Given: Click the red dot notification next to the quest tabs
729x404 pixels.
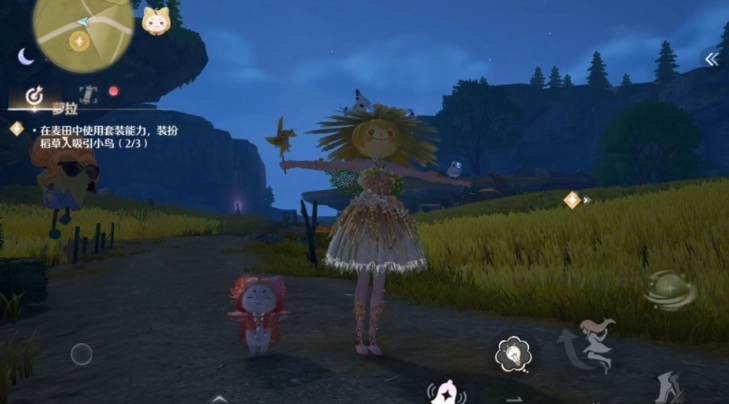Looking at the screenshot, I should 113,91.
